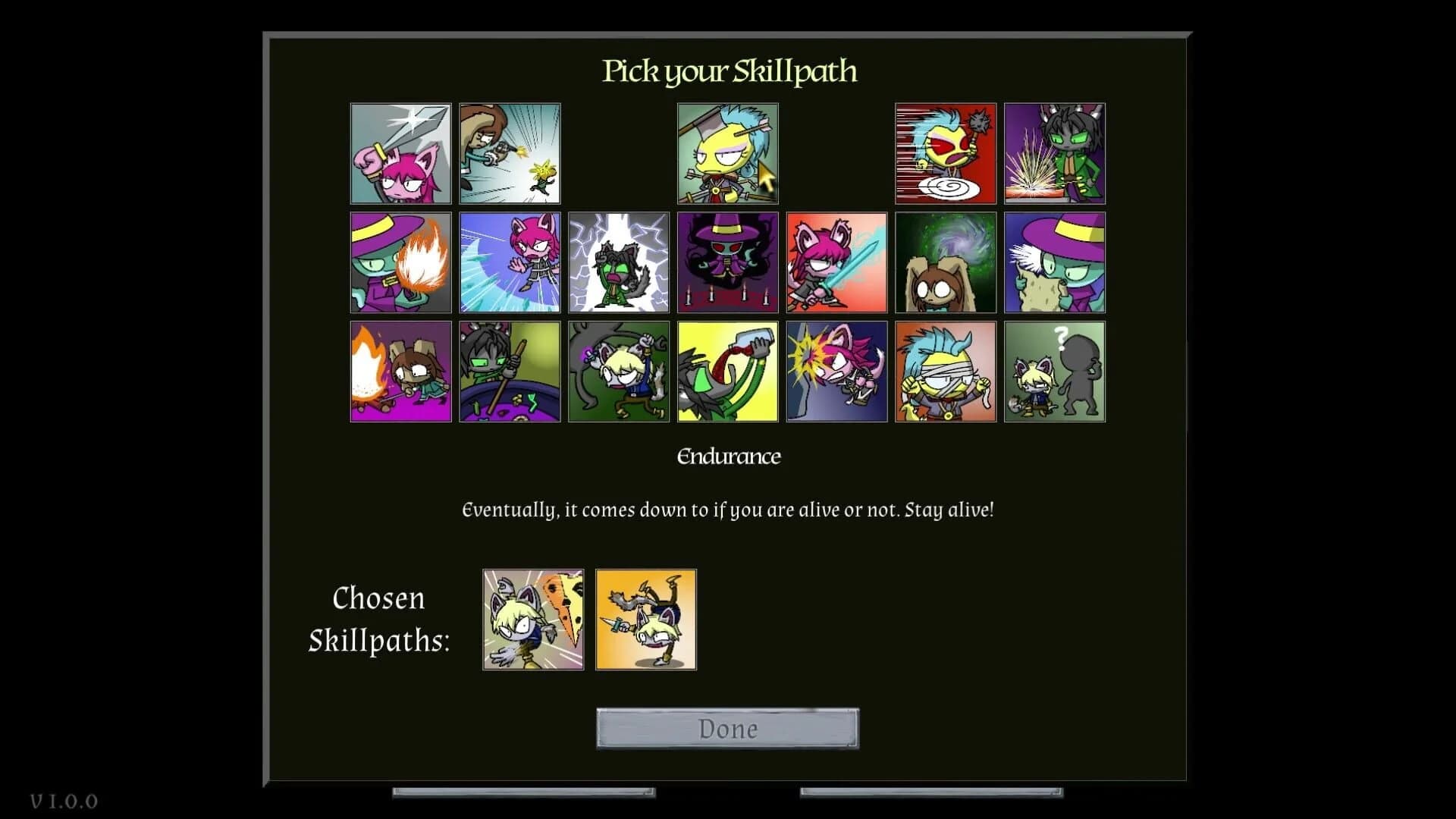Image resolution: width=1456 pixels, height=819 pixels.
Task: Pick the campfire cooking skillpath icon
Action: (401, 372)
